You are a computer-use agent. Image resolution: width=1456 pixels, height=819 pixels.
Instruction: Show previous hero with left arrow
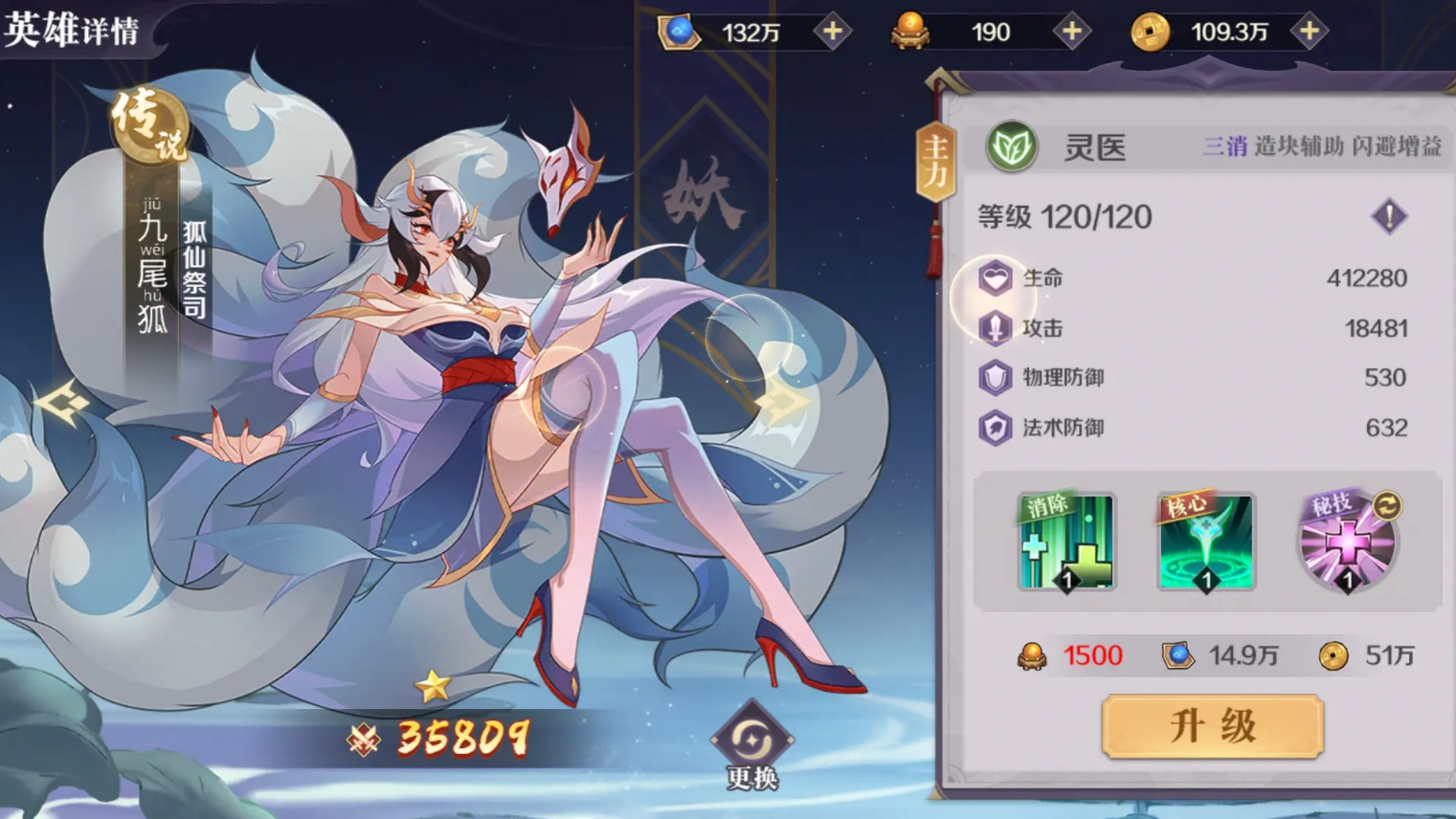pyautogui.click(x=62, y=403)
